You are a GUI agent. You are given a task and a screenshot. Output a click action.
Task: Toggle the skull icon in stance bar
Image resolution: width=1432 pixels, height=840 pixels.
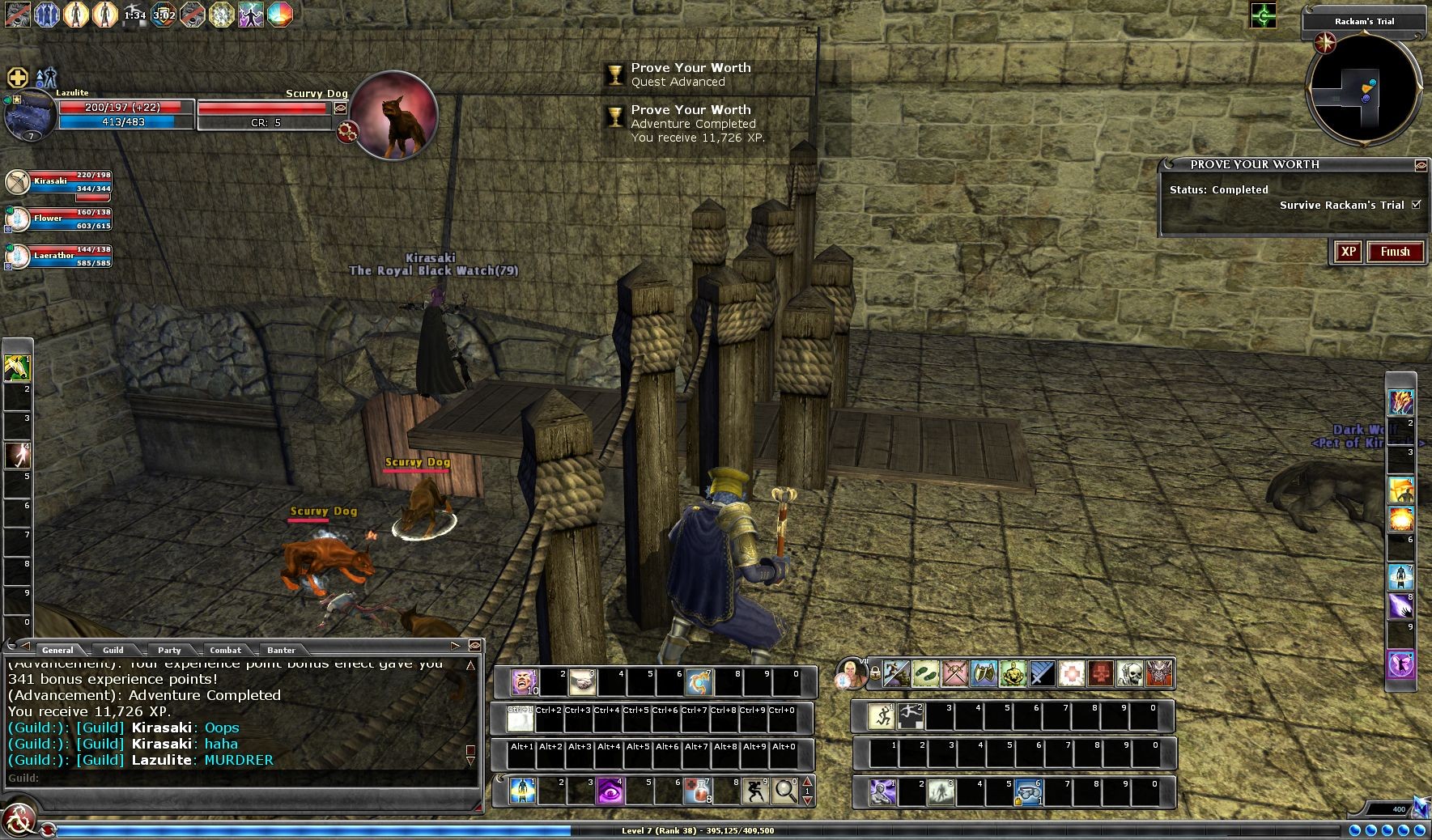pyautogui.click(x=1129, y=673)
